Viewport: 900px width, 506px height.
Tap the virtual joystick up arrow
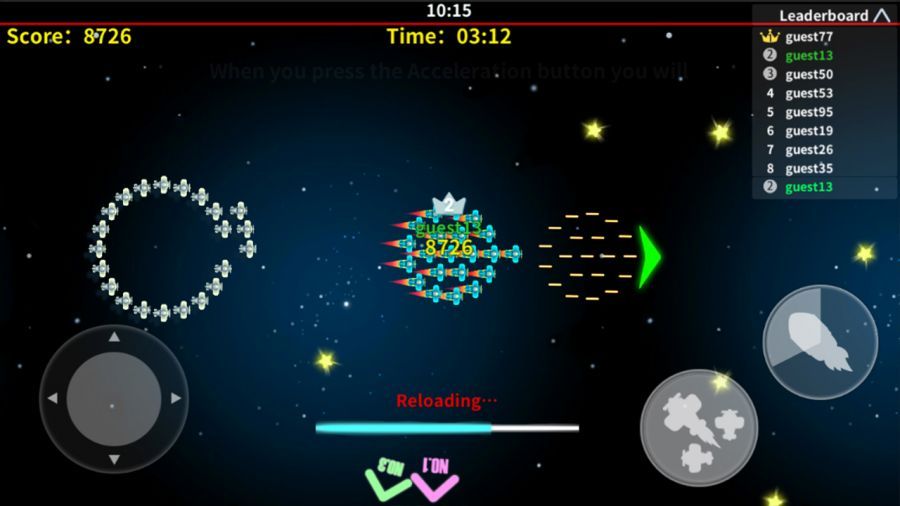pyautogui.click(x=114, y=338)
